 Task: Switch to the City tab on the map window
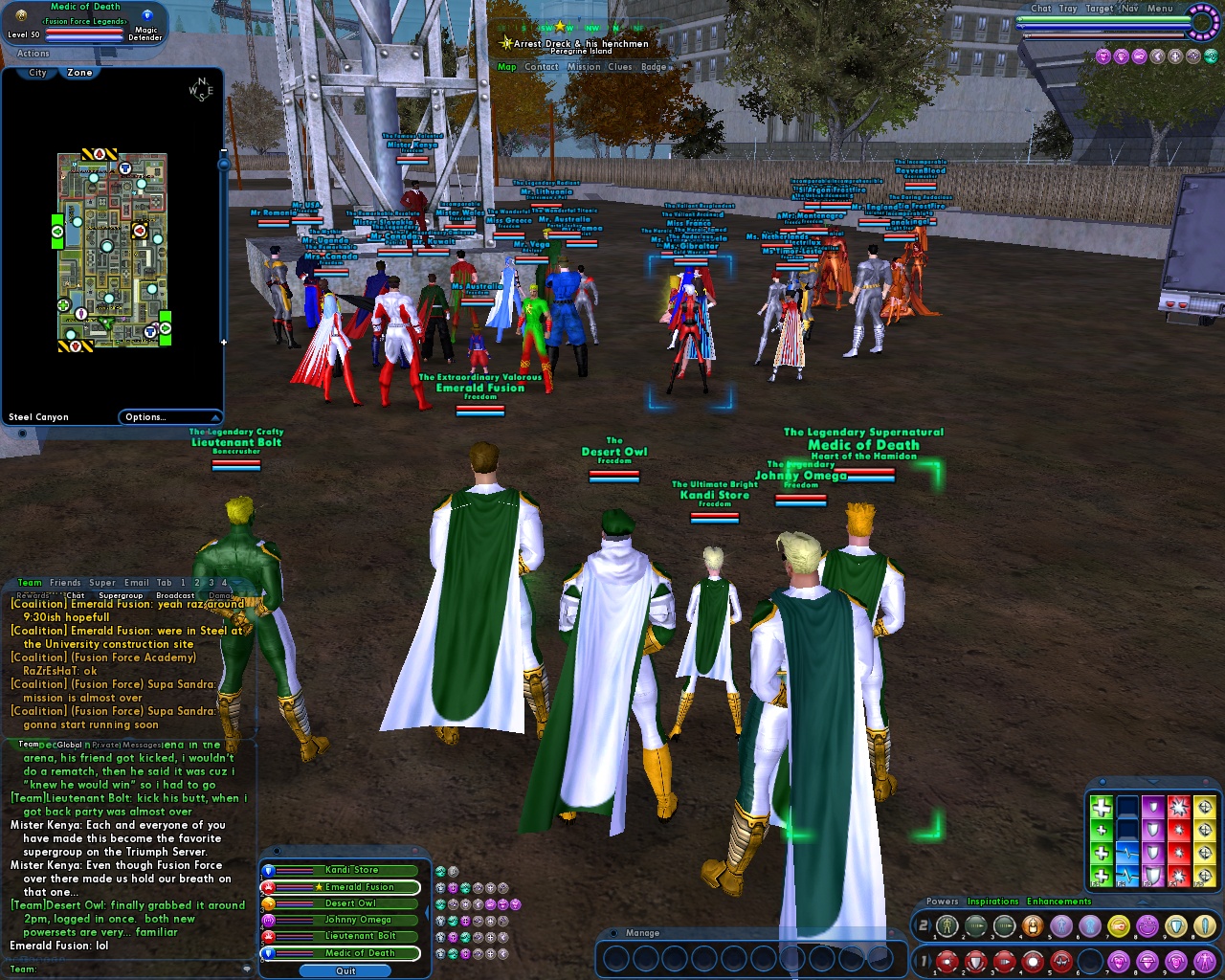35,73
